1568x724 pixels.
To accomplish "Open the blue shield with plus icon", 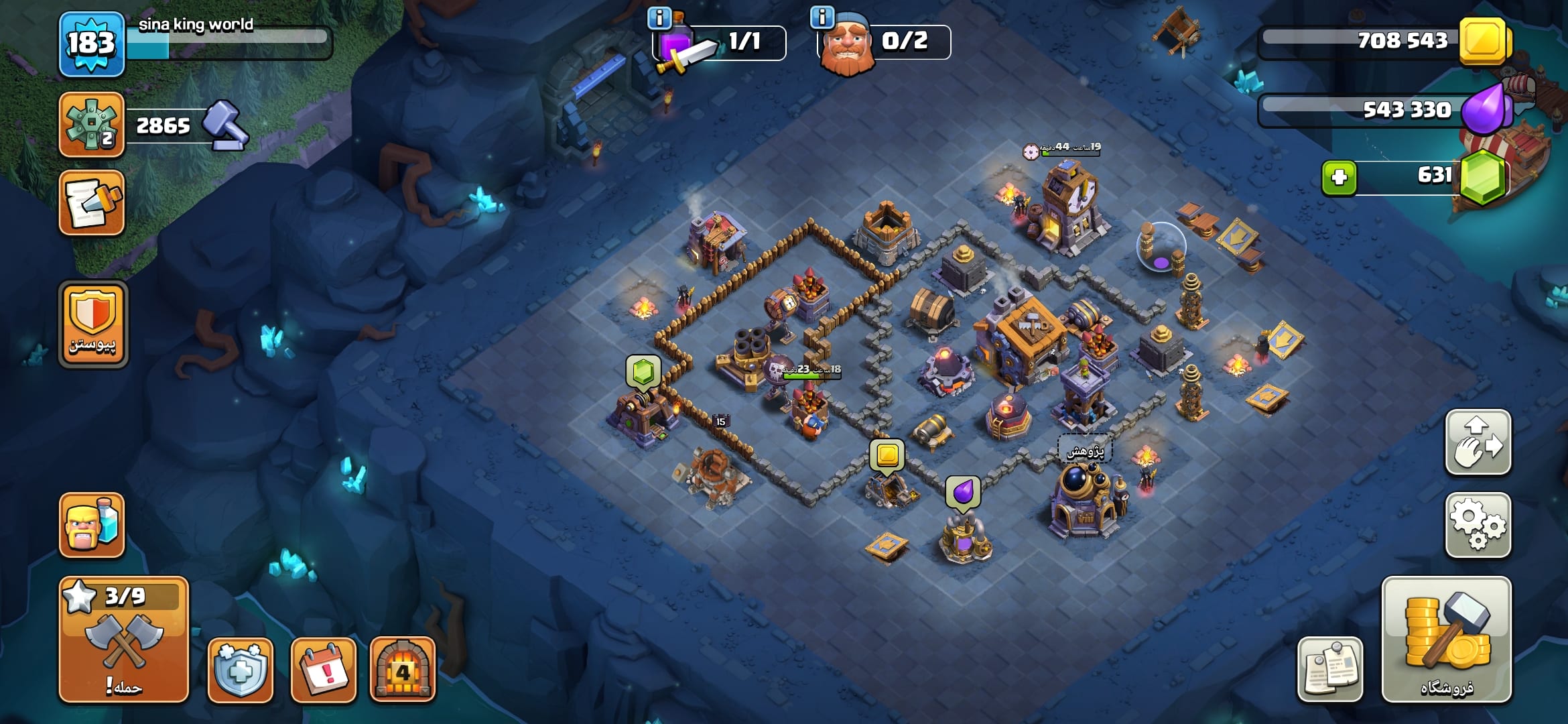I will [x=240, y=670].
